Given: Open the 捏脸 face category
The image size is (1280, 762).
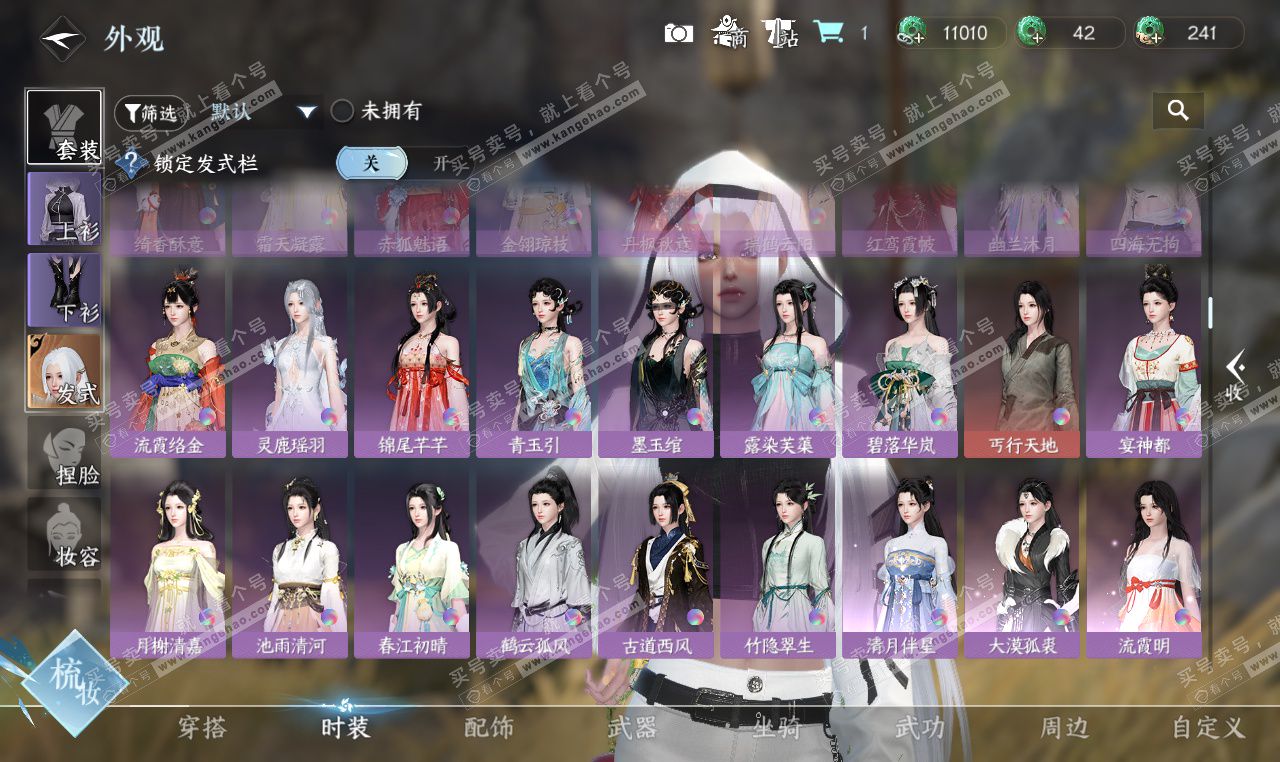Looking at the screenshot, I should tap(64, 453).
